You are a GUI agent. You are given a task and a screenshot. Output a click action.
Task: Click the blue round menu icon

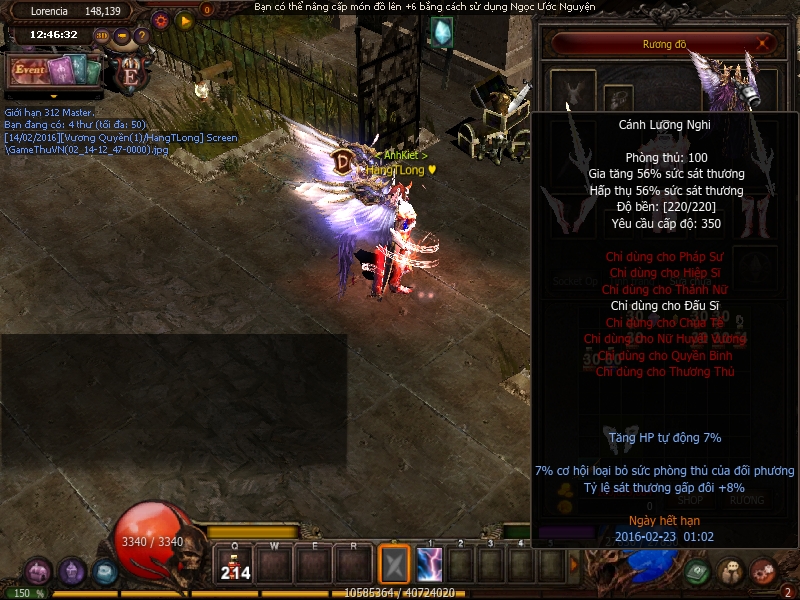coord(105,572)
